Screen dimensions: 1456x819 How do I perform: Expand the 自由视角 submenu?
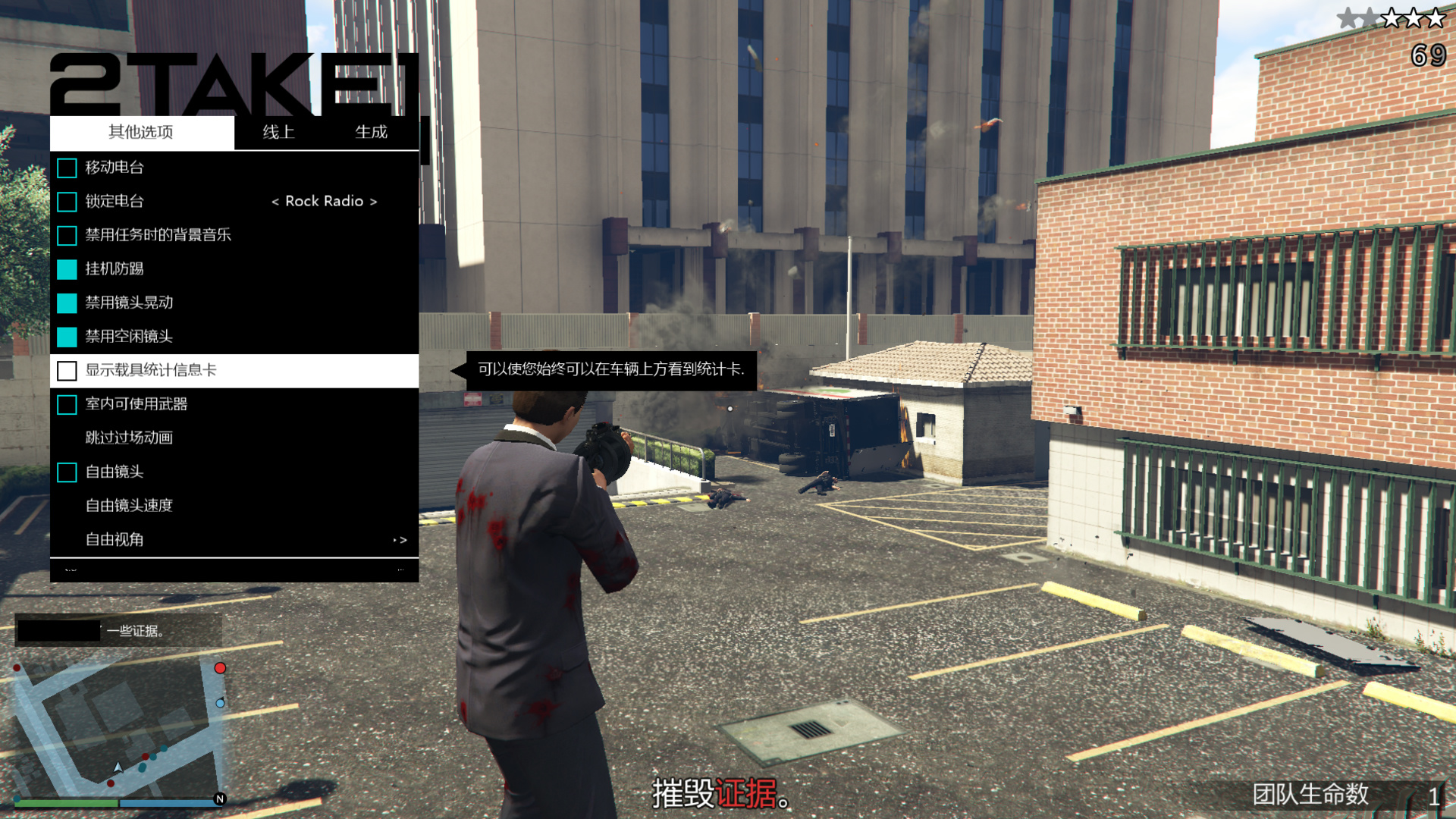point(114,539)
